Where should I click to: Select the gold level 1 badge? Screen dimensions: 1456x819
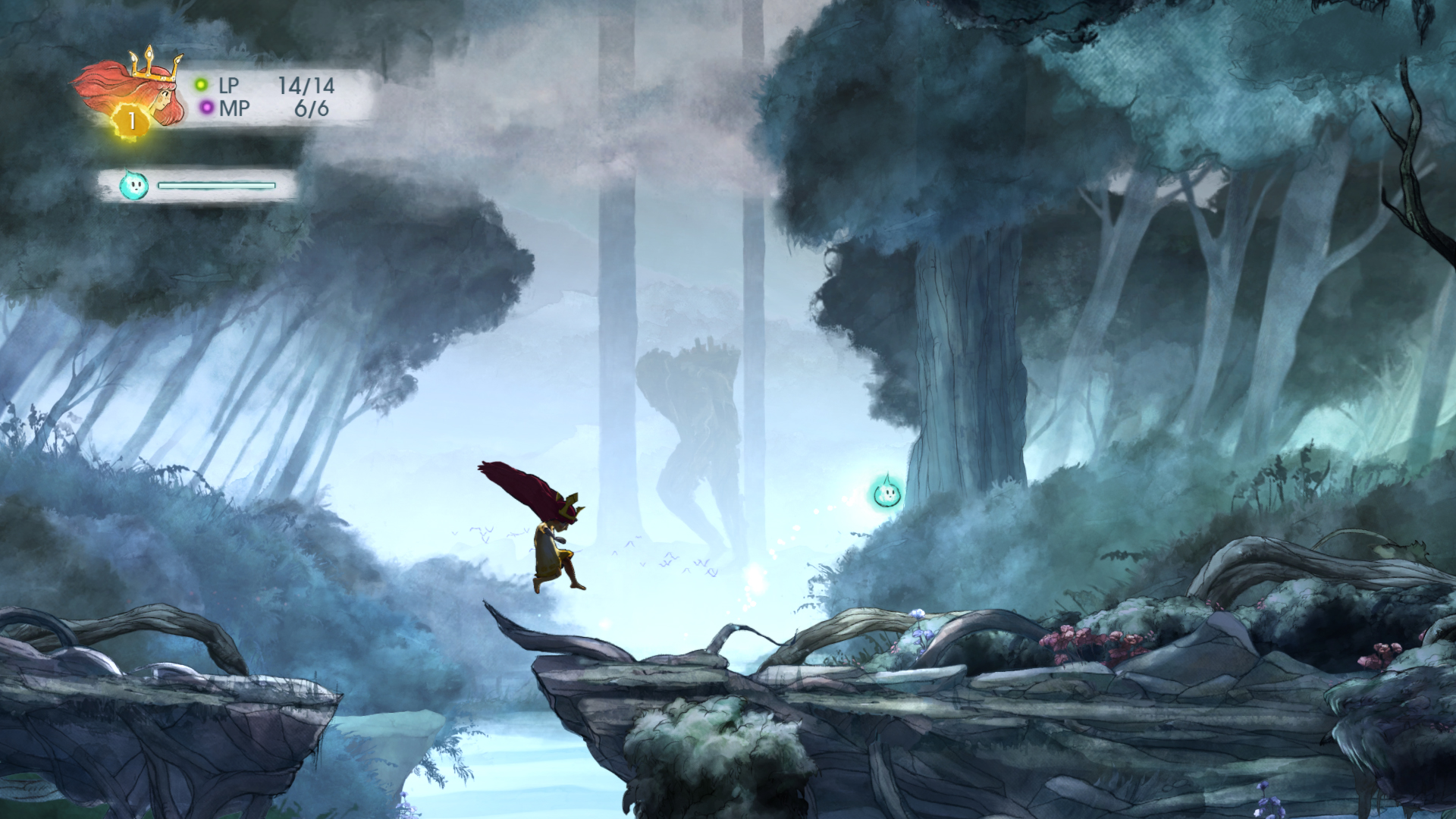(x=131, y=121)
